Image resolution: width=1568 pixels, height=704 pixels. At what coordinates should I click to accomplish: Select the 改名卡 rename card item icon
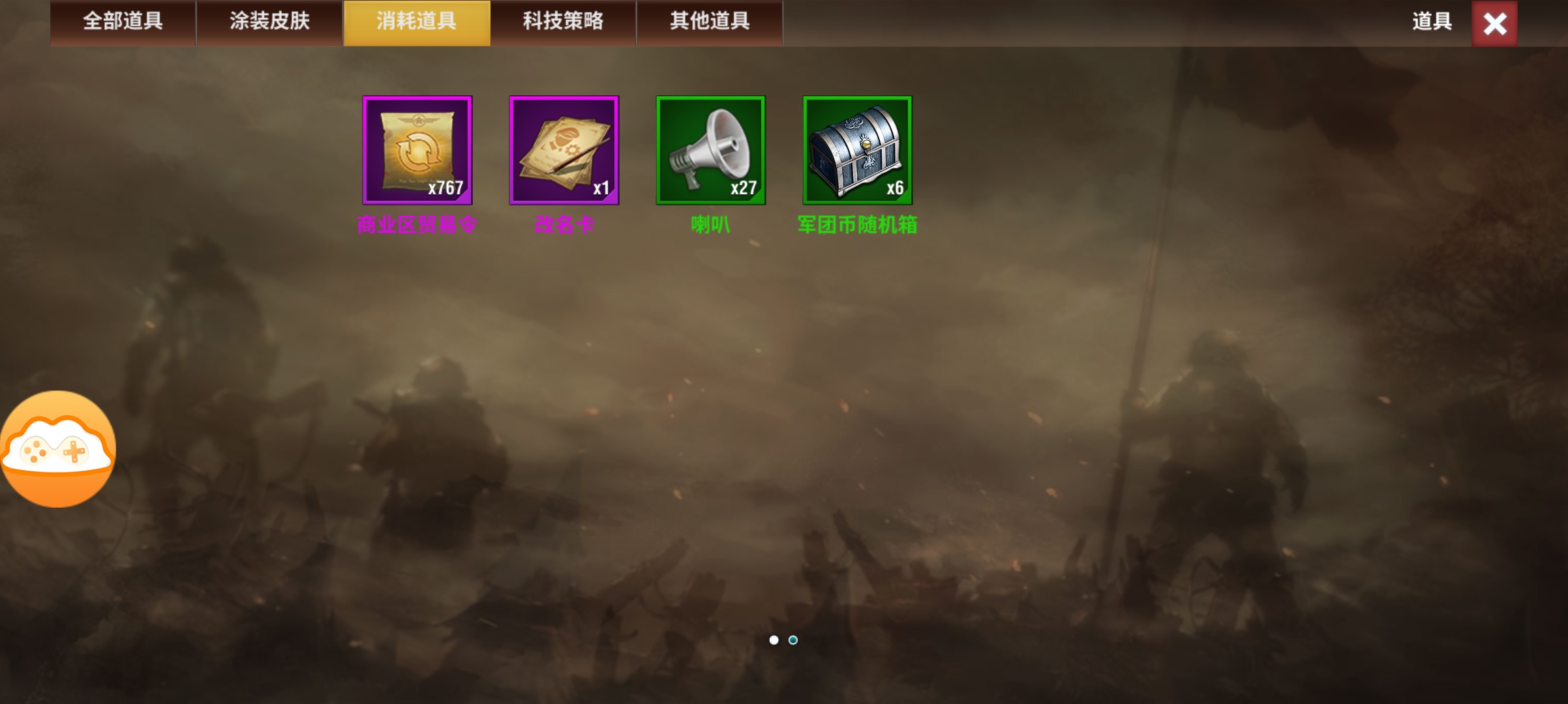click(564, 150)
